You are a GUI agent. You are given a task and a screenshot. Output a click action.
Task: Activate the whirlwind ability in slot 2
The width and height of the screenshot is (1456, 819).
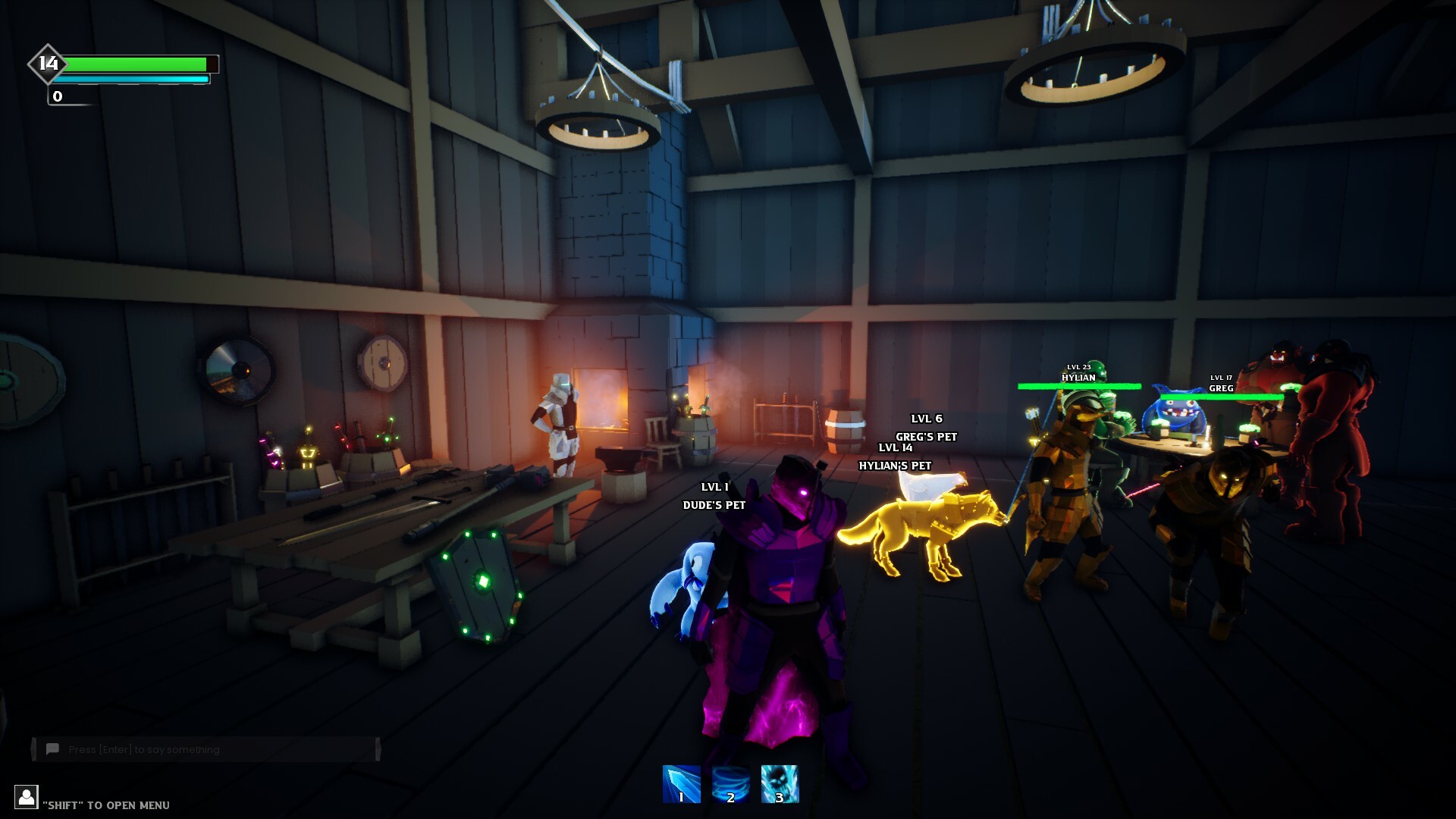pos(730,785)
